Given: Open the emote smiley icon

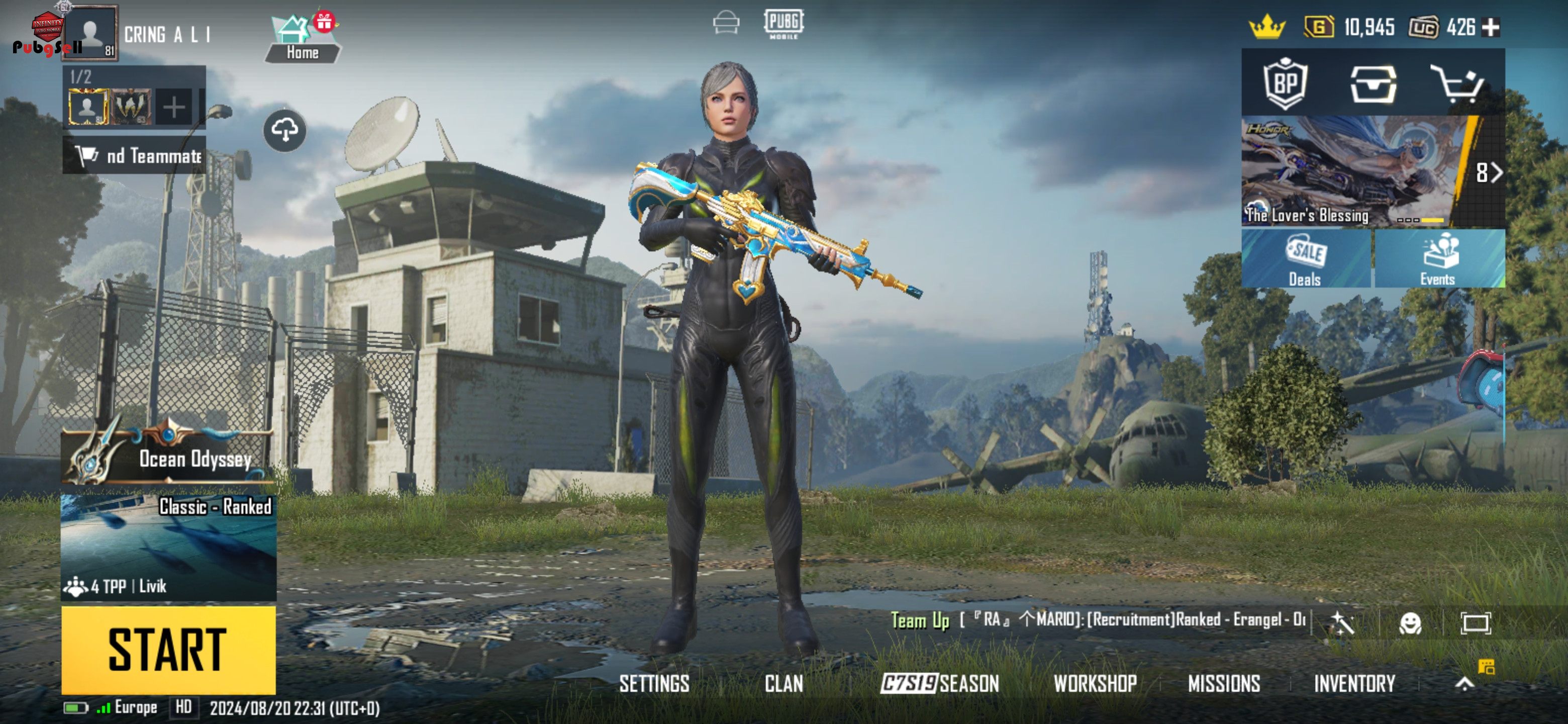Looking at the screenshot, I should coord(1410,623).
